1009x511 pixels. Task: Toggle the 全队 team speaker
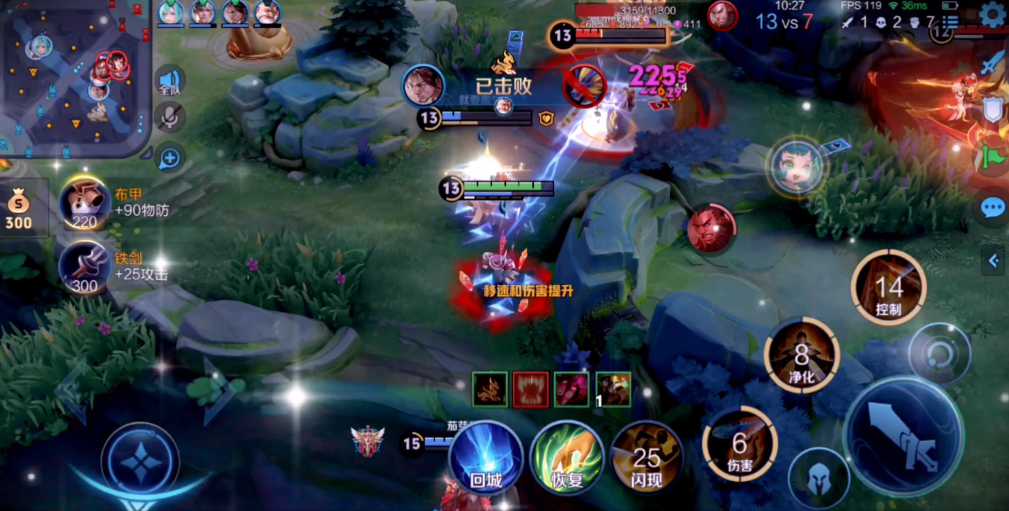tap(170, 83)
